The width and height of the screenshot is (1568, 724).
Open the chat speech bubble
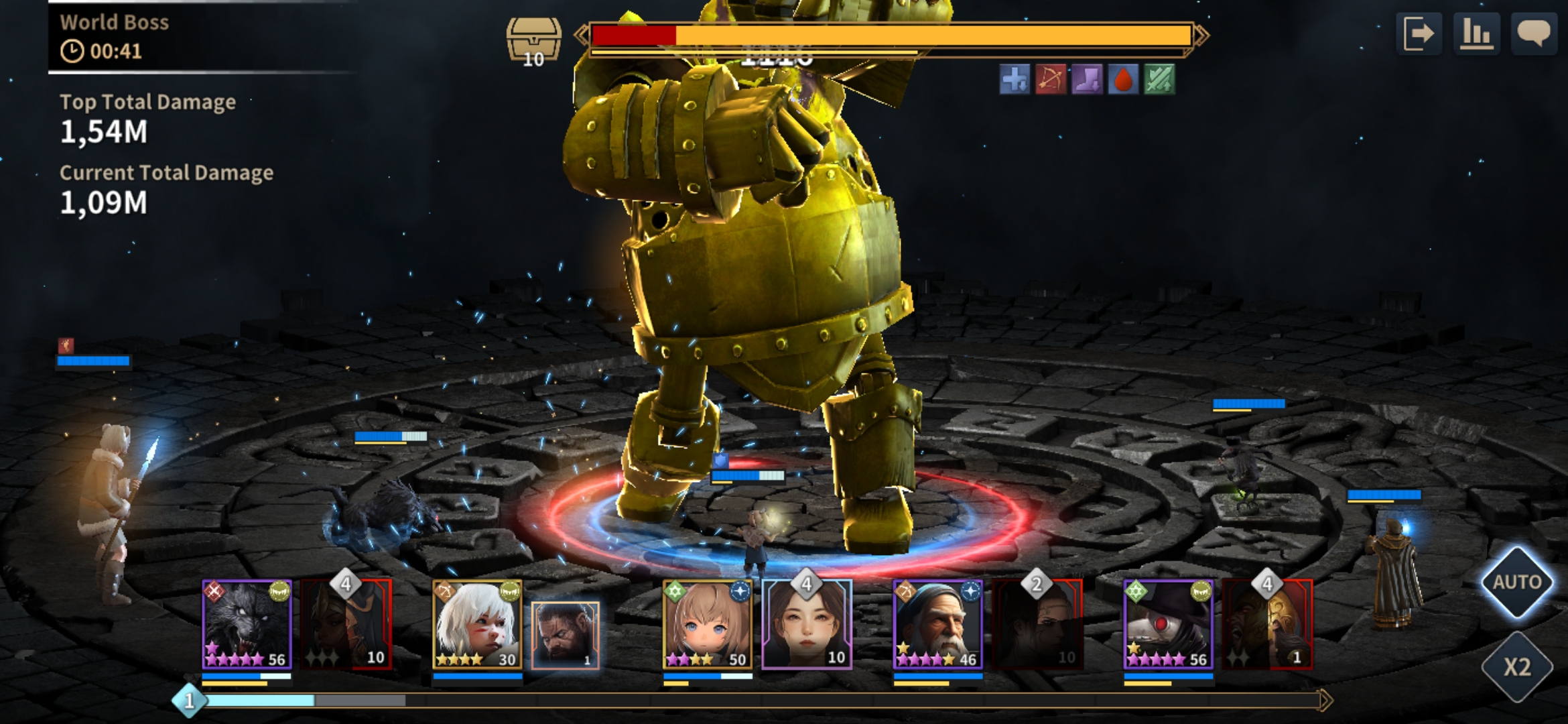pyautogui.click(x=1533, y=34)
